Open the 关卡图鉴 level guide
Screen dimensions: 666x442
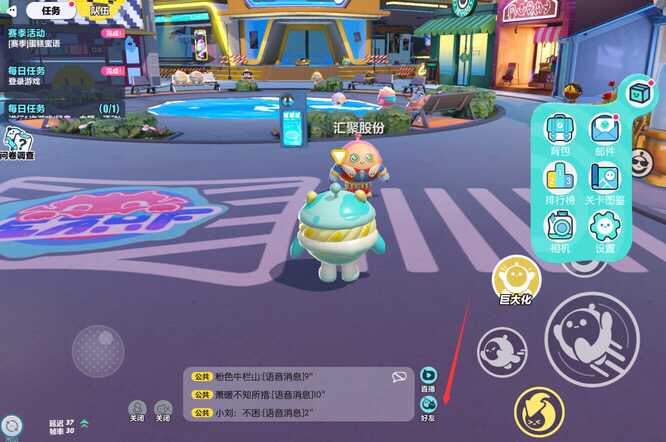(x=604, y=182)
